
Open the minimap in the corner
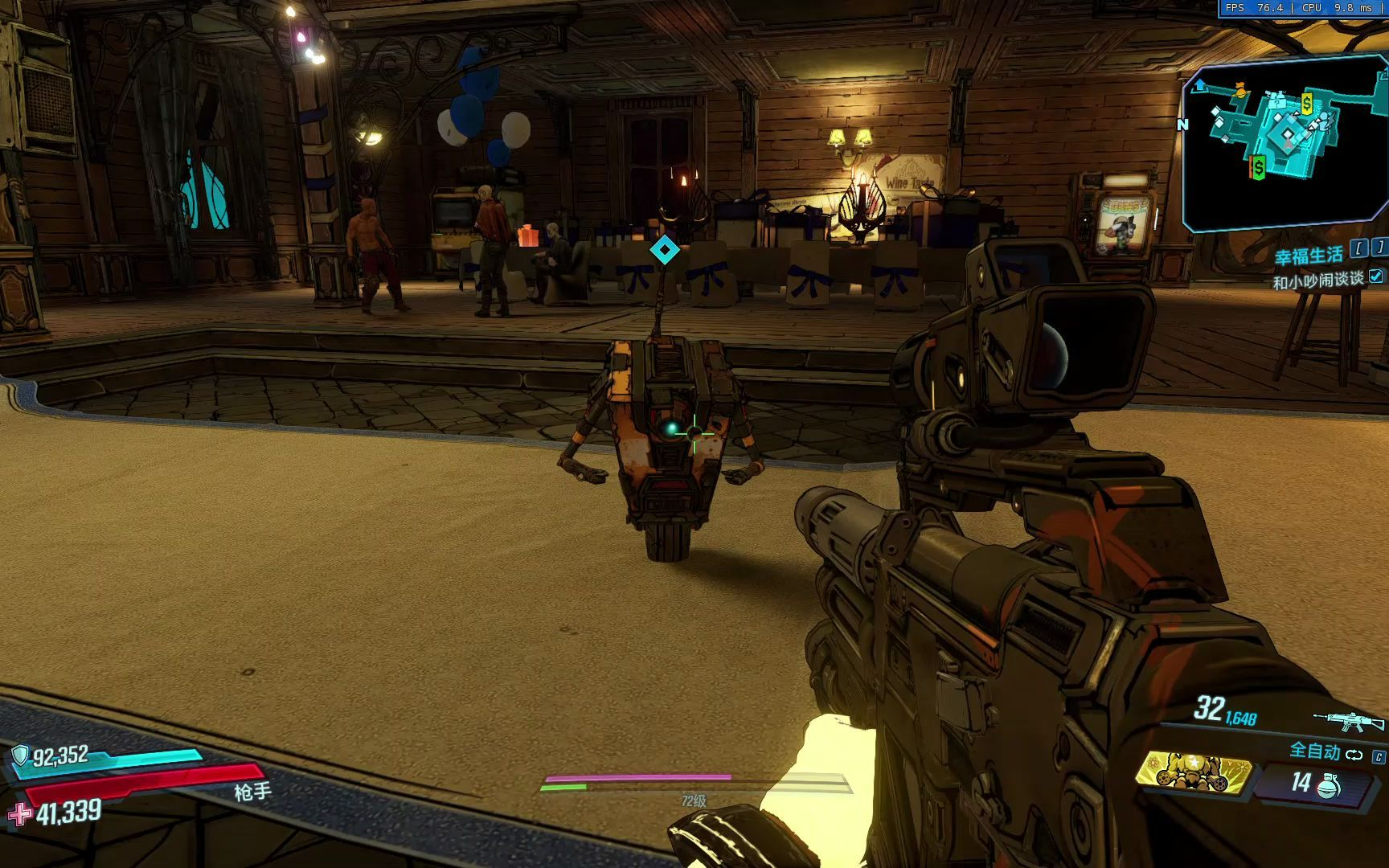coord(1284,143)
